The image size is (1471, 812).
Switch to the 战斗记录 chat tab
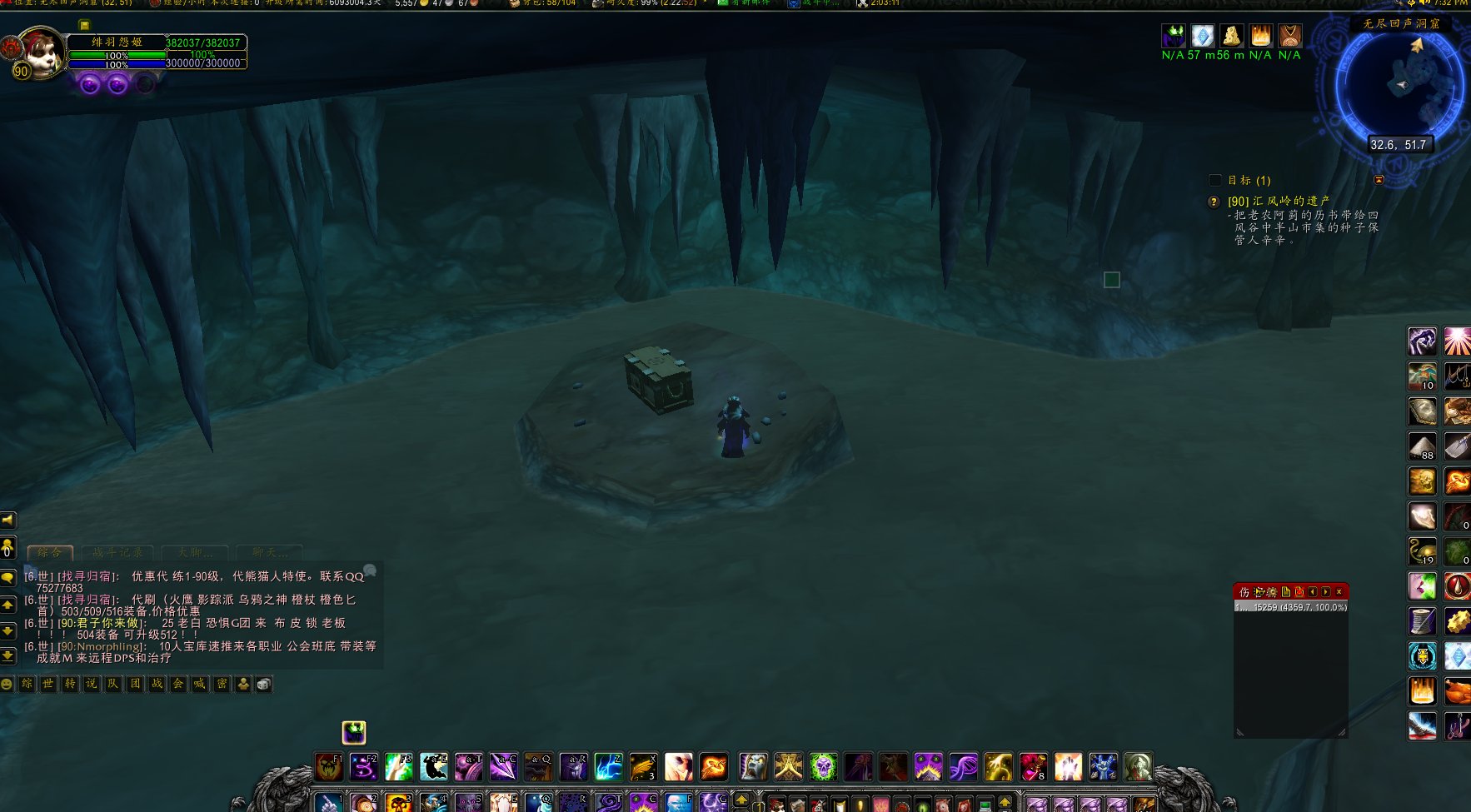pos(117,552)
